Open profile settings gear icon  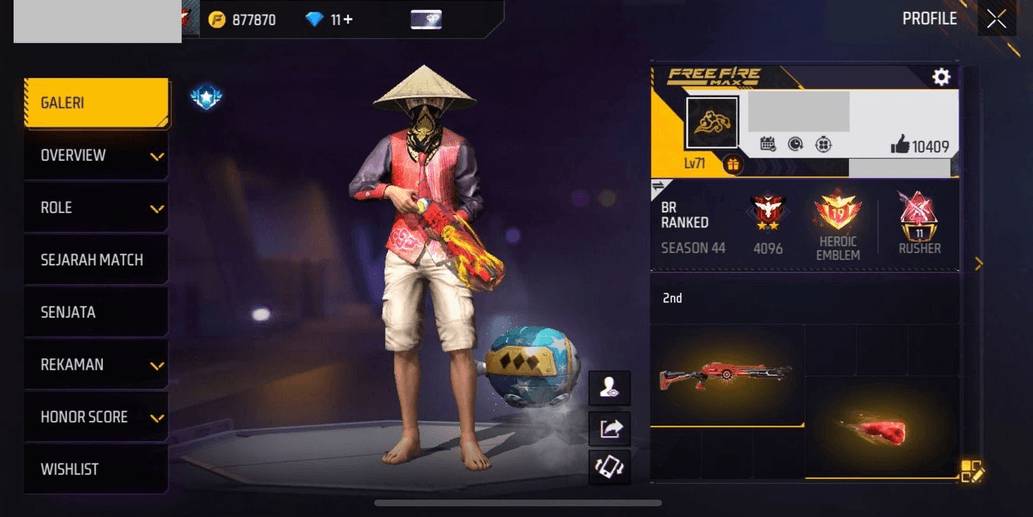[941, 77]
